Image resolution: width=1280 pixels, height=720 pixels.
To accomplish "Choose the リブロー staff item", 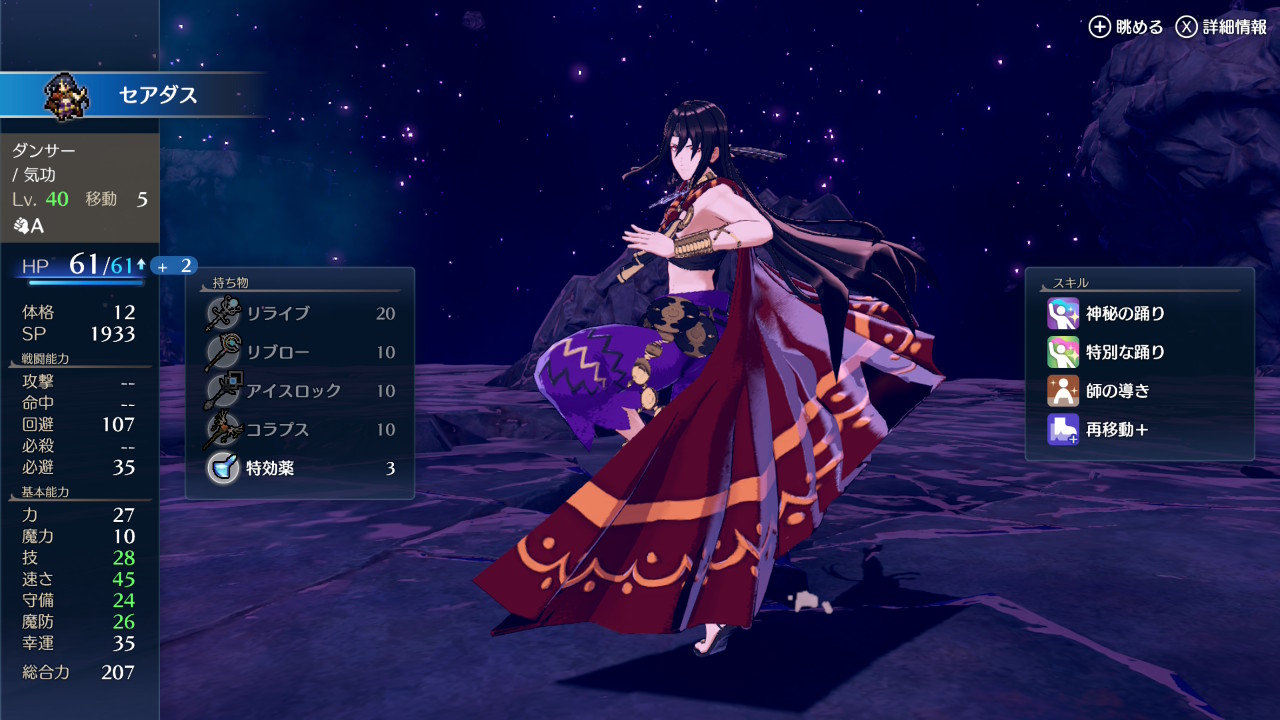I will coord(300,353).
